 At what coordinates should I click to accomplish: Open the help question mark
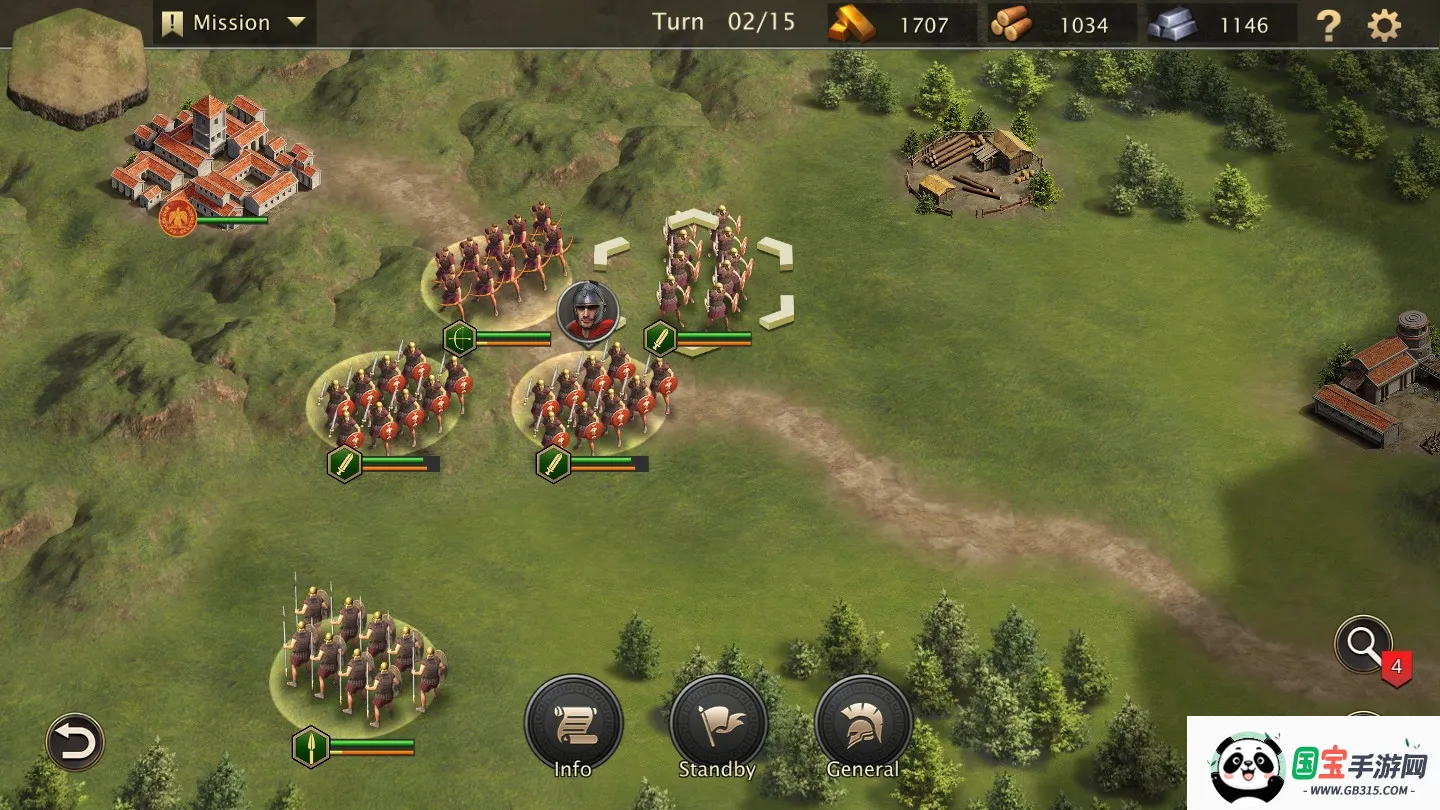[x=1328, y=25]
